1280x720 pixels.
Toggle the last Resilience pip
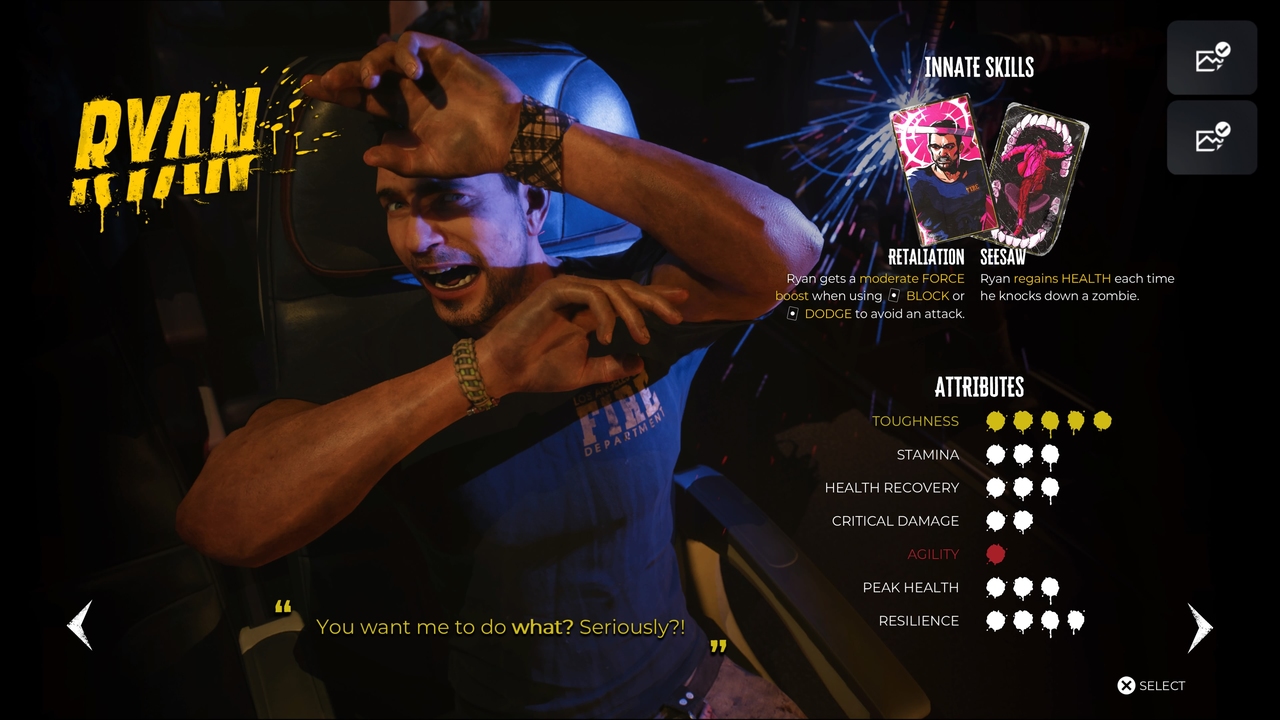pos(1074,621)
